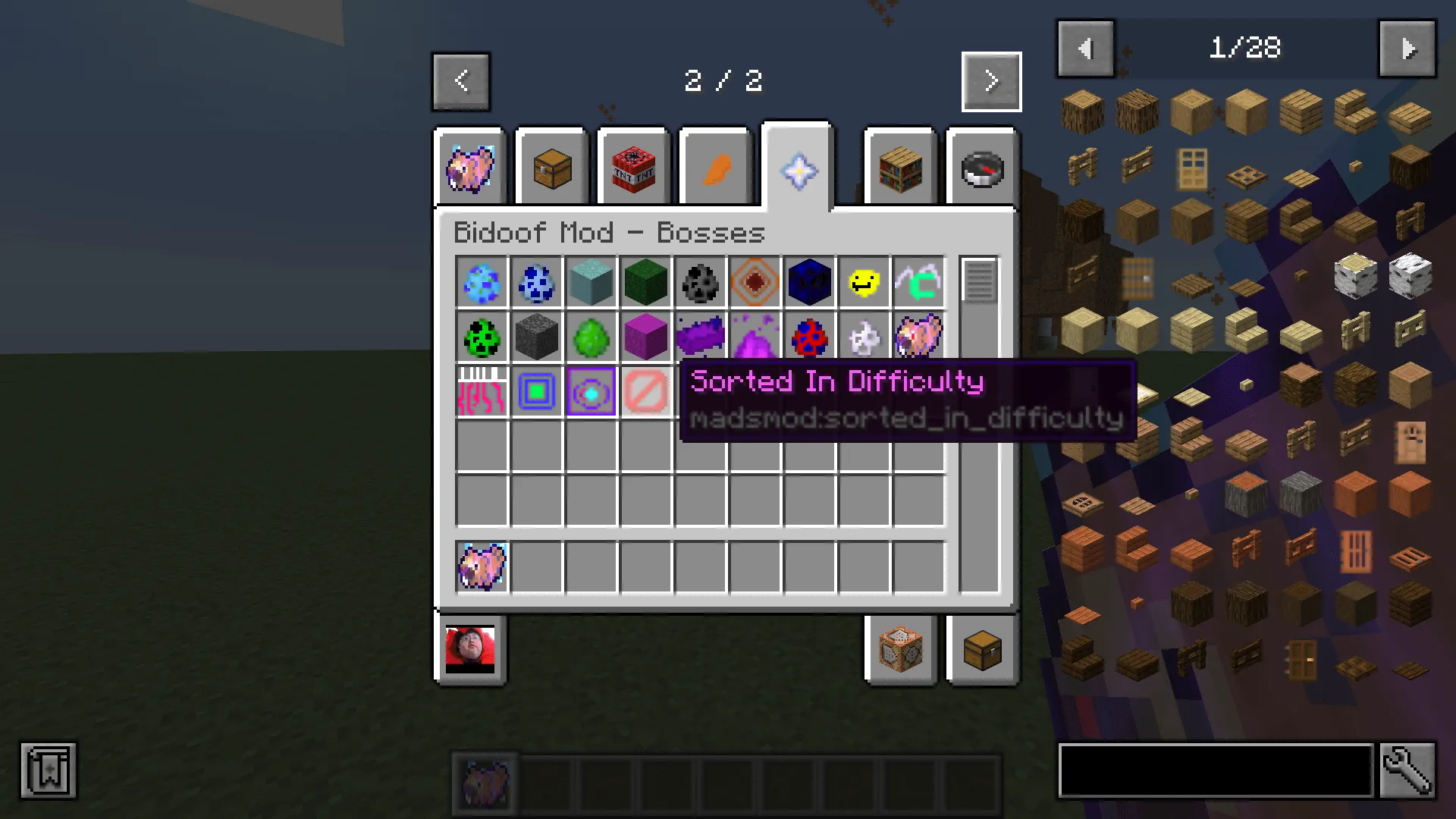
Task: Open the chest creative tab
Action: [552, 168]
